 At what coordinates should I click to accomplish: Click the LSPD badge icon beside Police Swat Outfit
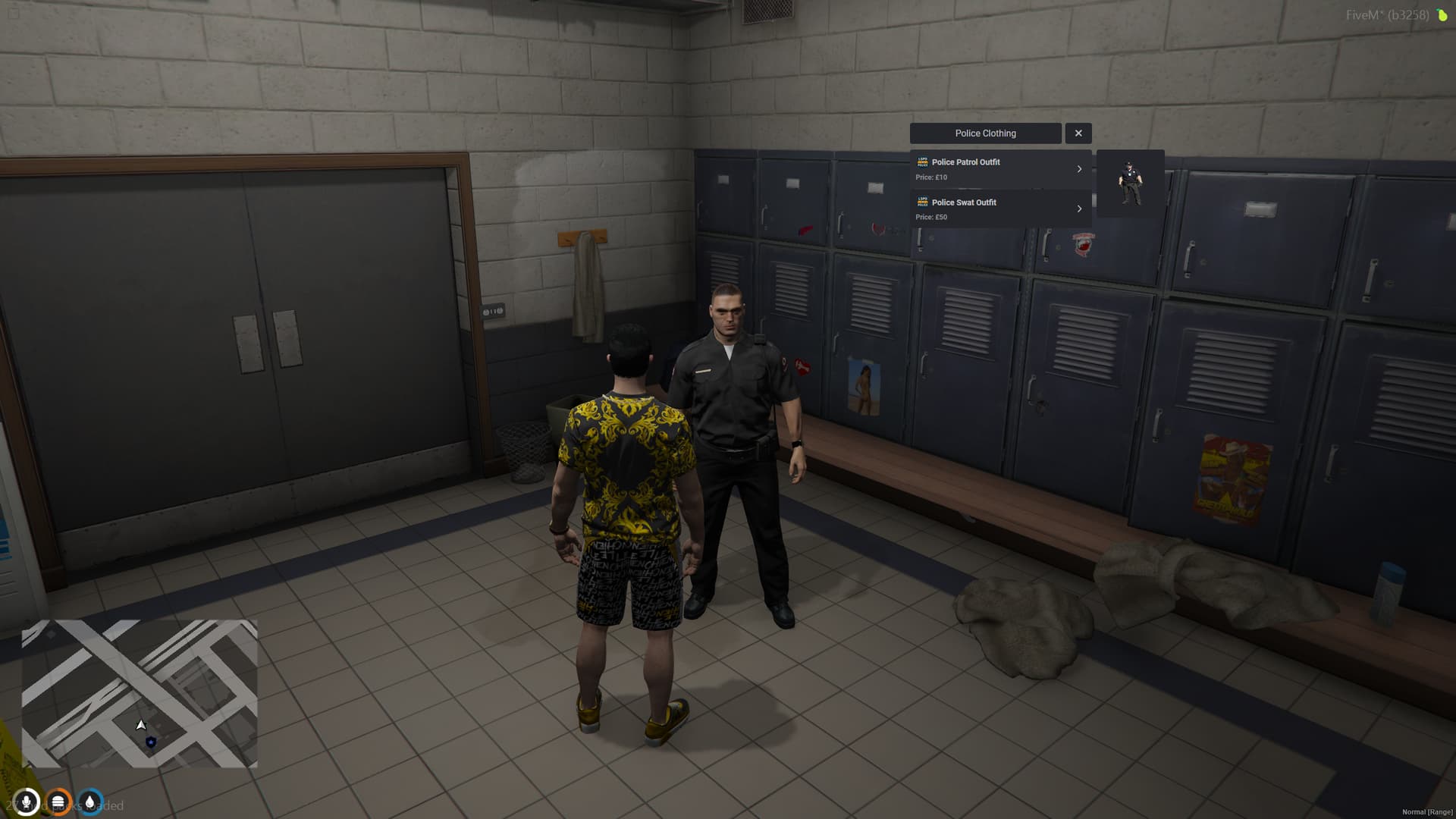(923, 202)
